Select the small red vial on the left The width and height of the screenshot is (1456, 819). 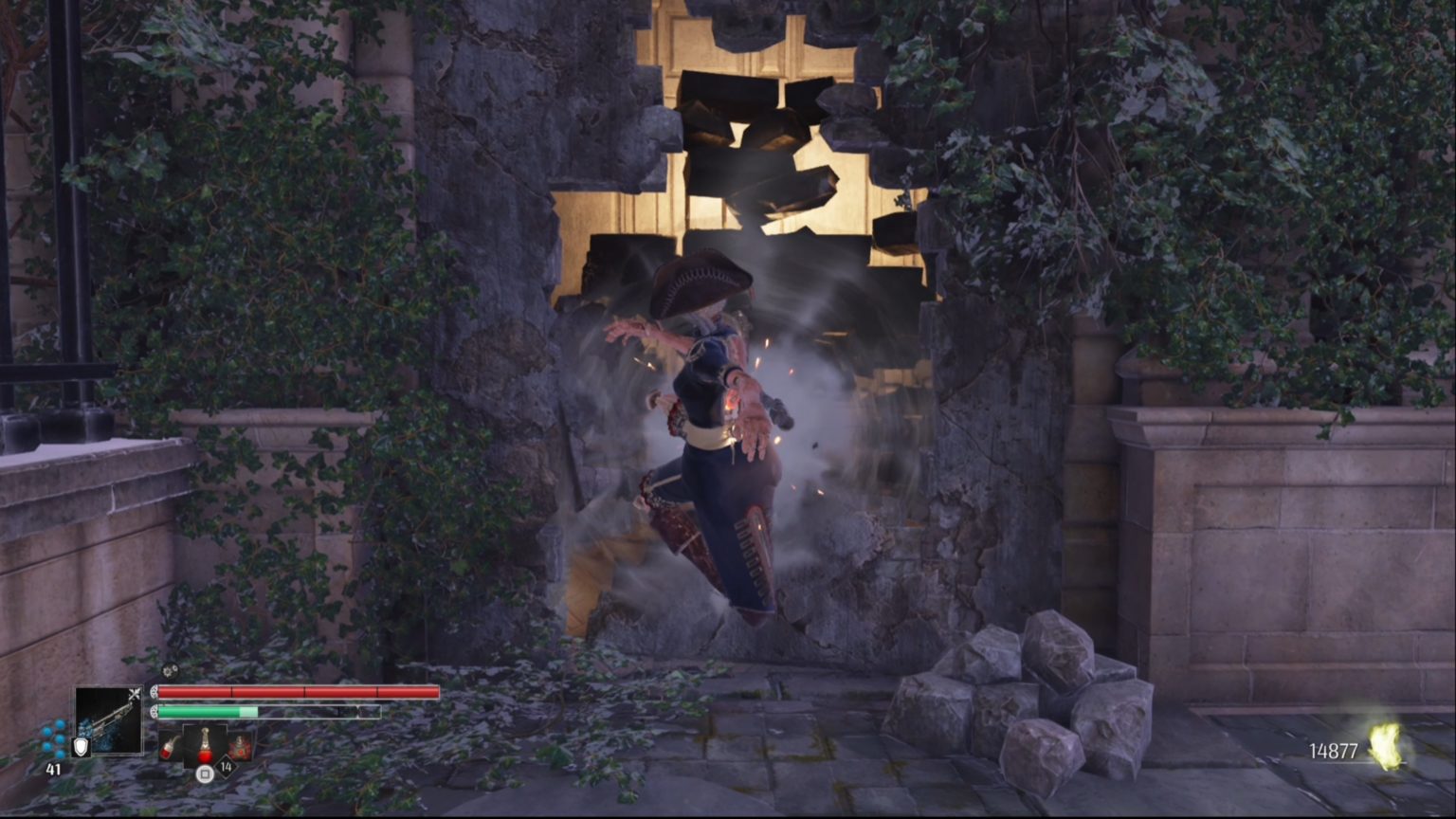click(171, 745)
